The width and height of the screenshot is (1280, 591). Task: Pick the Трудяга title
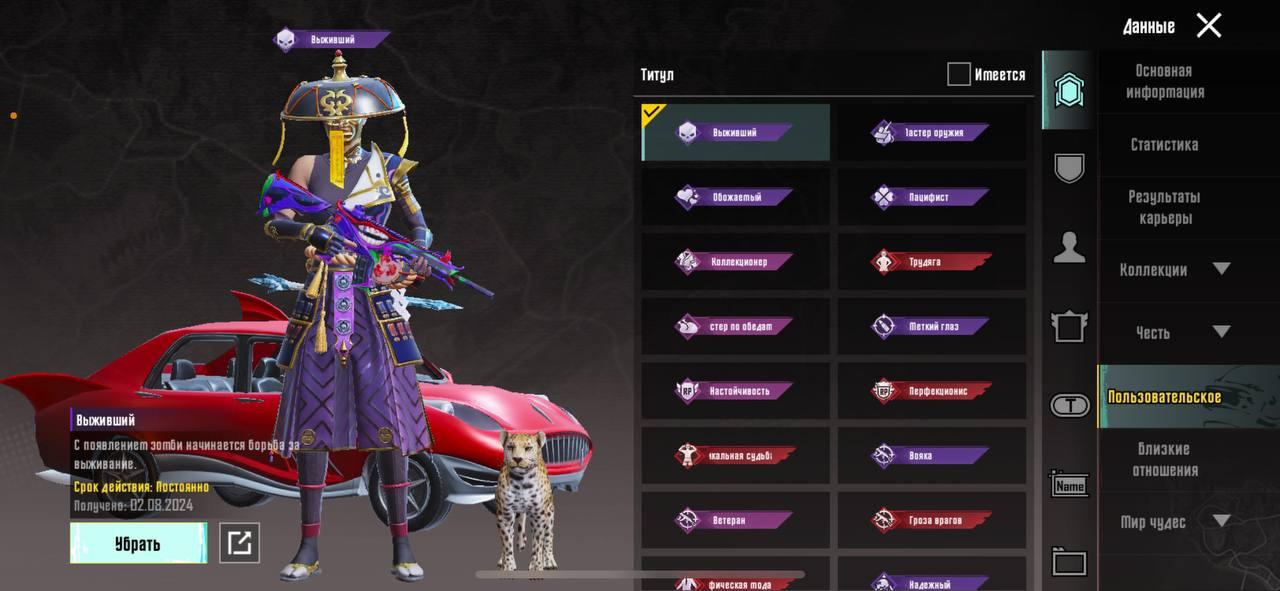pyautogui.click(x=931, y=262)
